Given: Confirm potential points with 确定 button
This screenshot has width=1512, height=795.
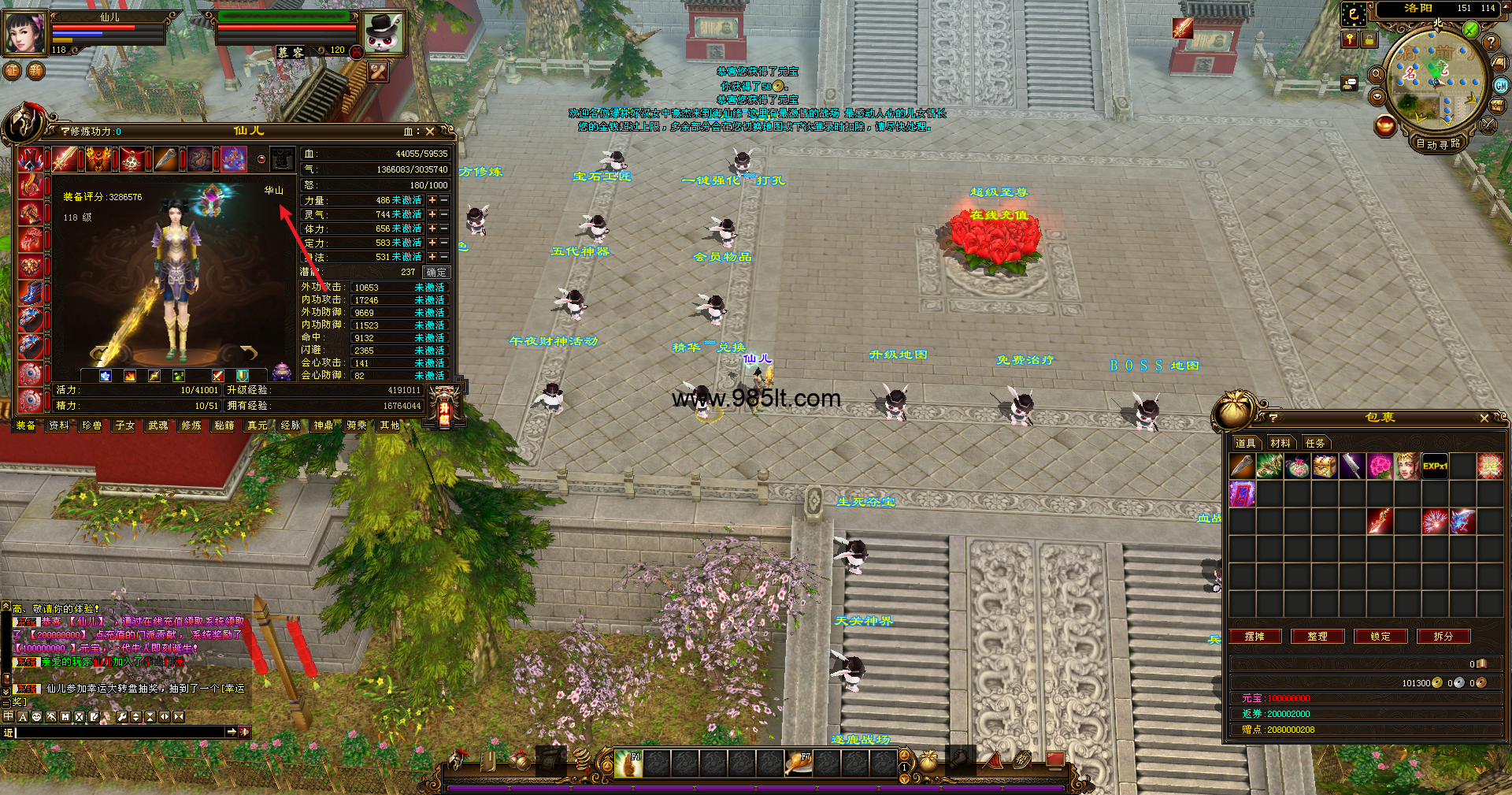Looking at the screenshot, I should pos(436,272).
